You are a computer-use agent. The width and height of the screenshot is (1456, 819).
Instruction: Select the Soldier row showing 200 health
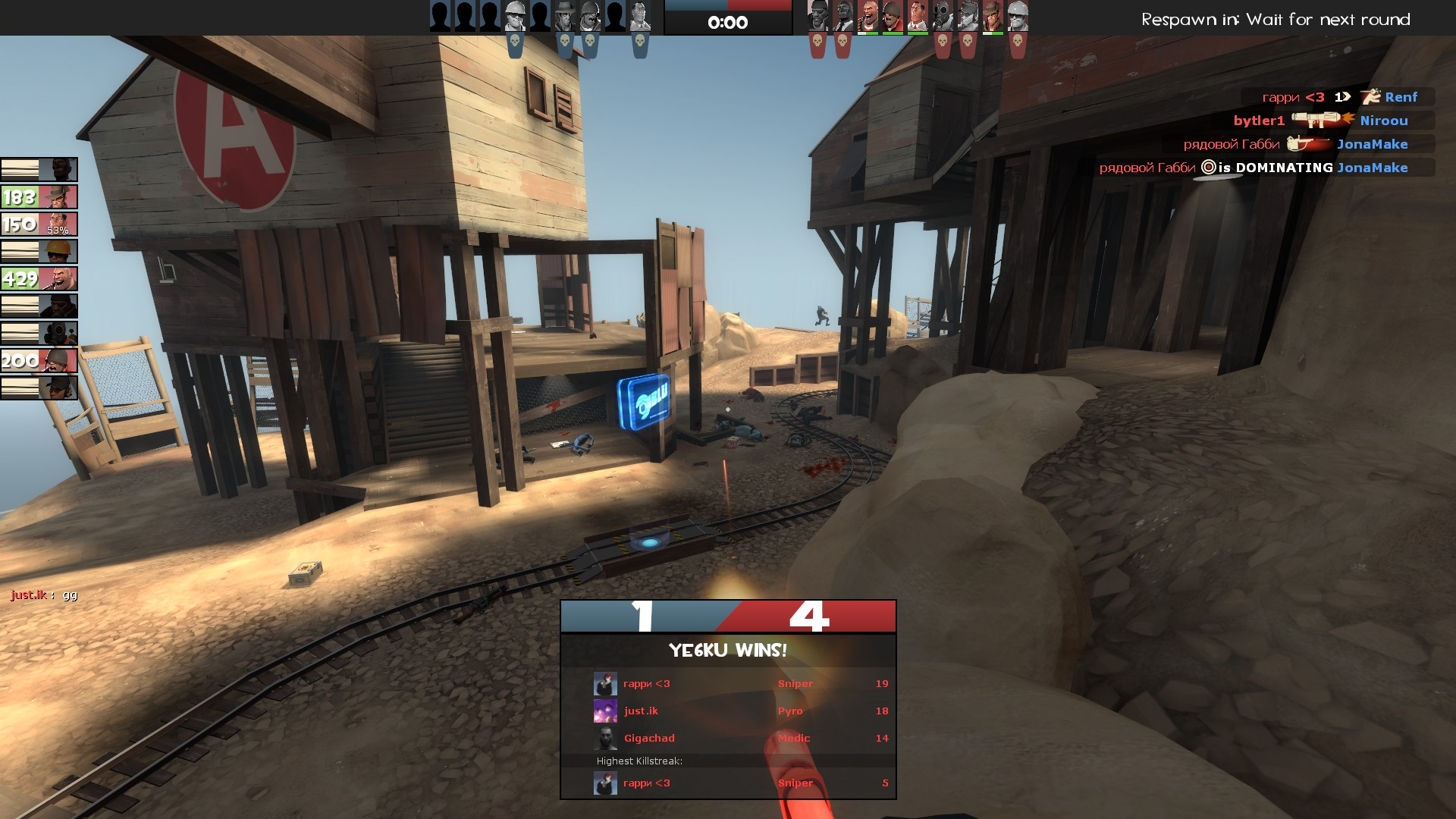coord(39,361)
